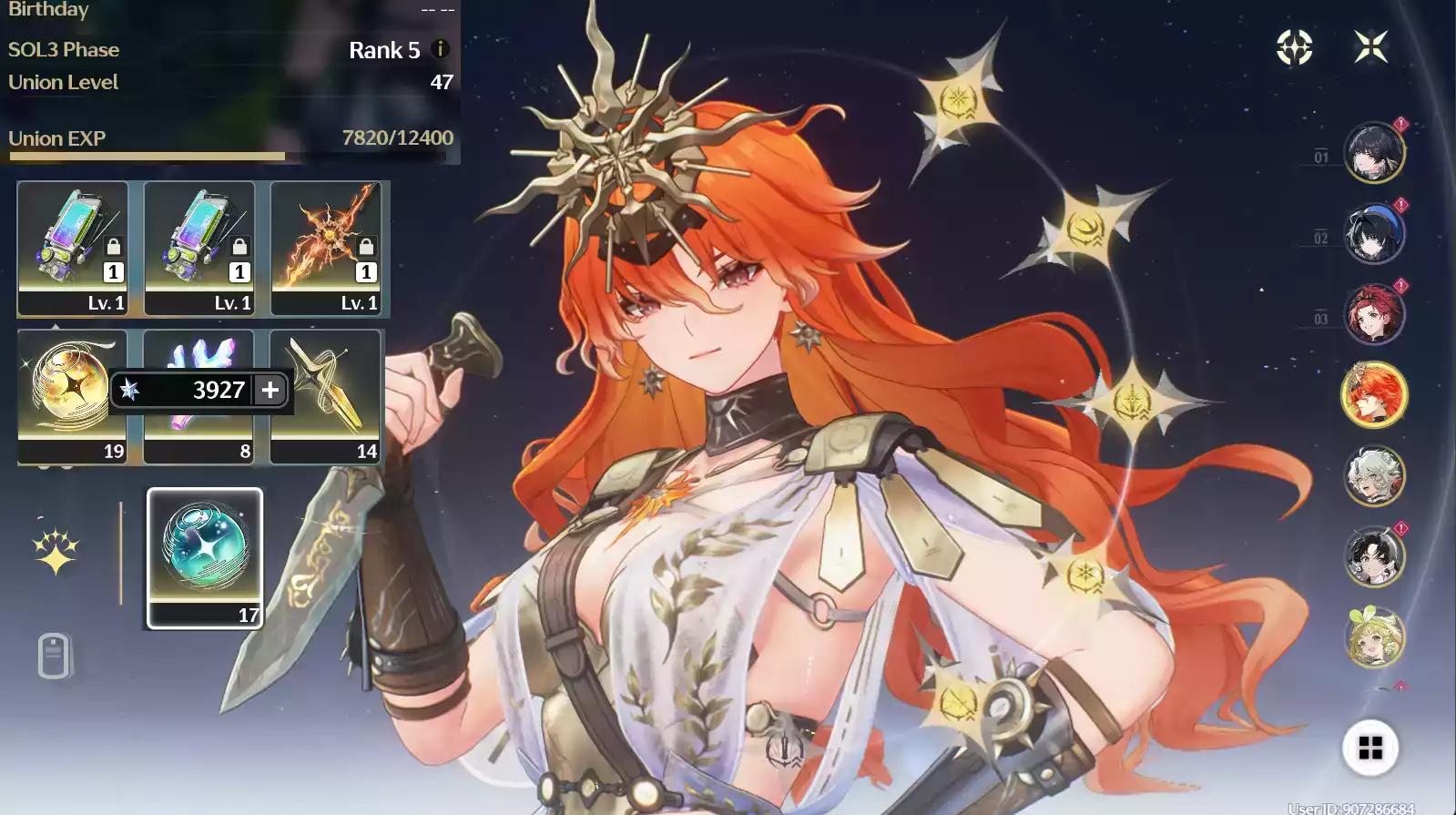Select the highlighted orange-haired character portrait
The image size is (1456, 815).
point(1374,394)
